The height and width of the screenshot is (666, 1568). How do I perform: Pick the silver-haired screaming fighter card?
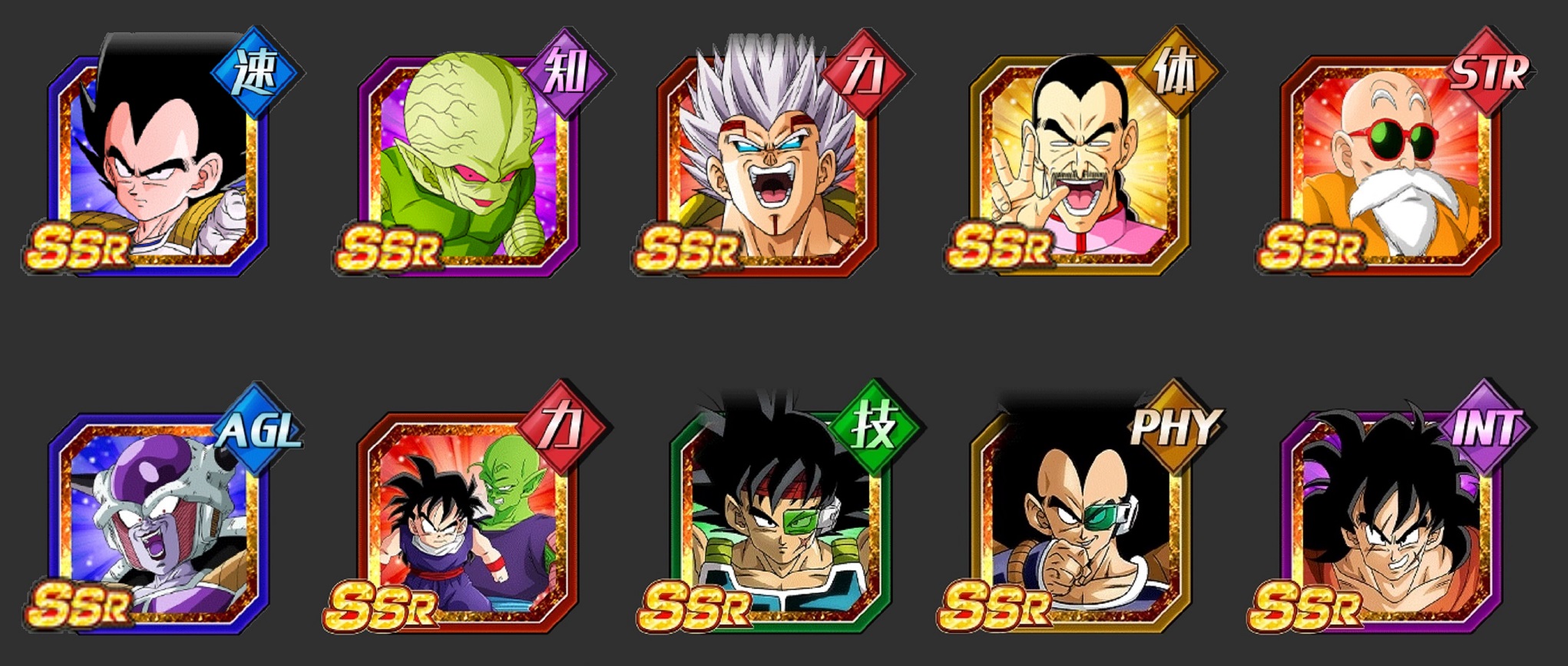click(x=768, y=161)
